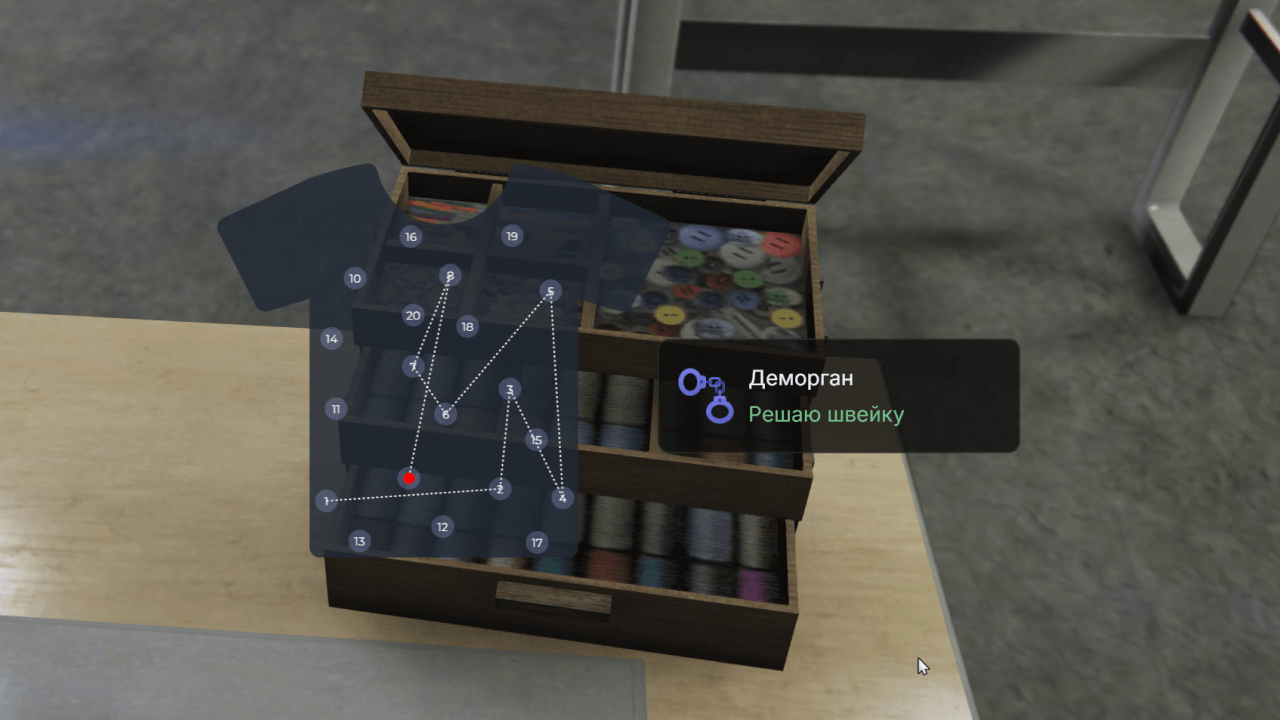The height and width of the screenshot is (720, 1280).
Task: Click stitch point number 14
Action: [x=332, y=339]
